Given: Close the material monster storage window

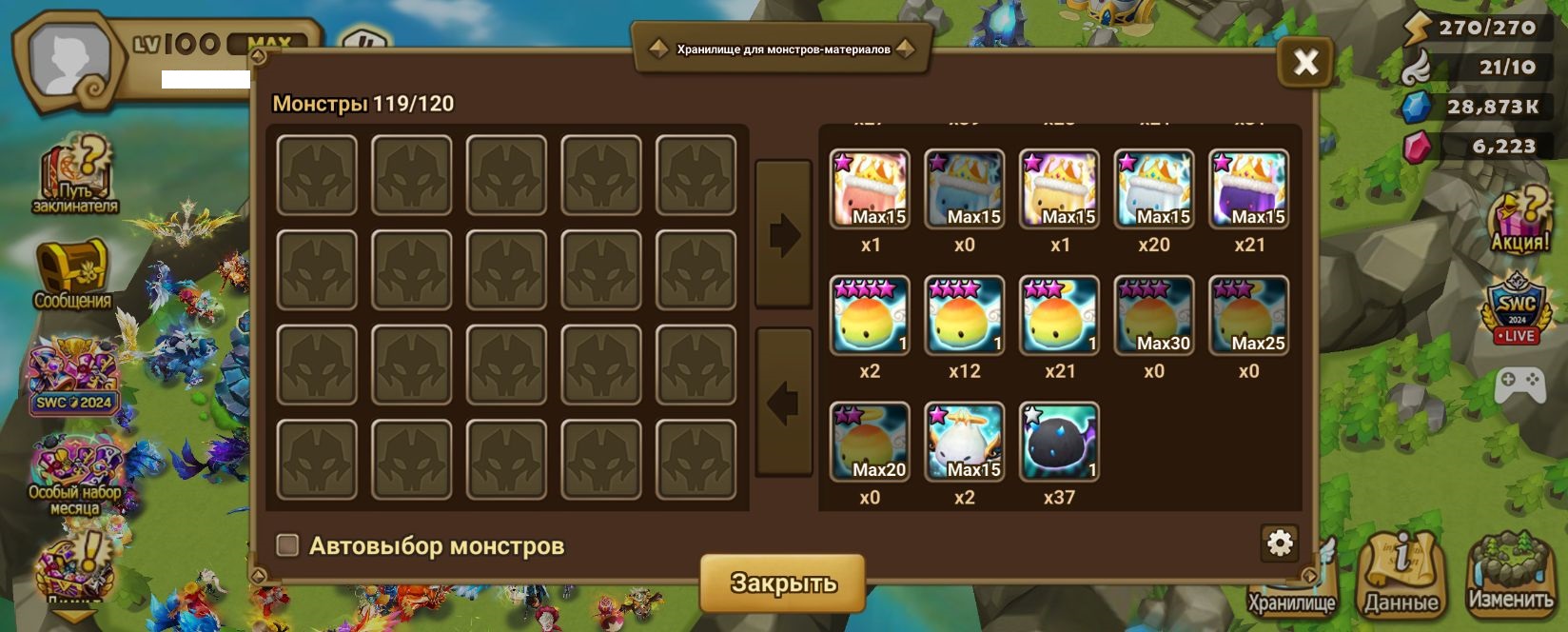Looking at the screenshot, I should pyautogui.click(x=1305, y=63).
